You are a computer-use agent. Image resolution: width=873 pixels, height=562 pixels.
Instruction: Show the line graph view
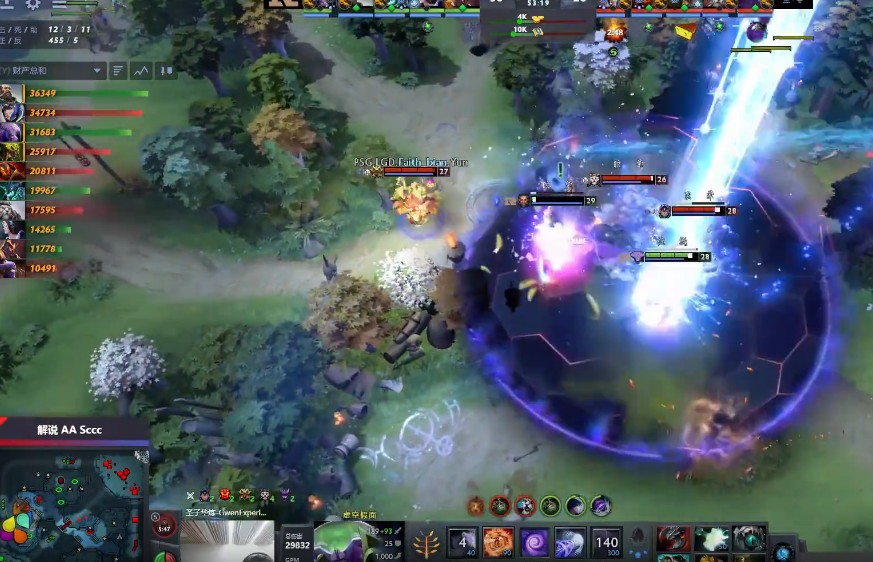click(141, 71)
